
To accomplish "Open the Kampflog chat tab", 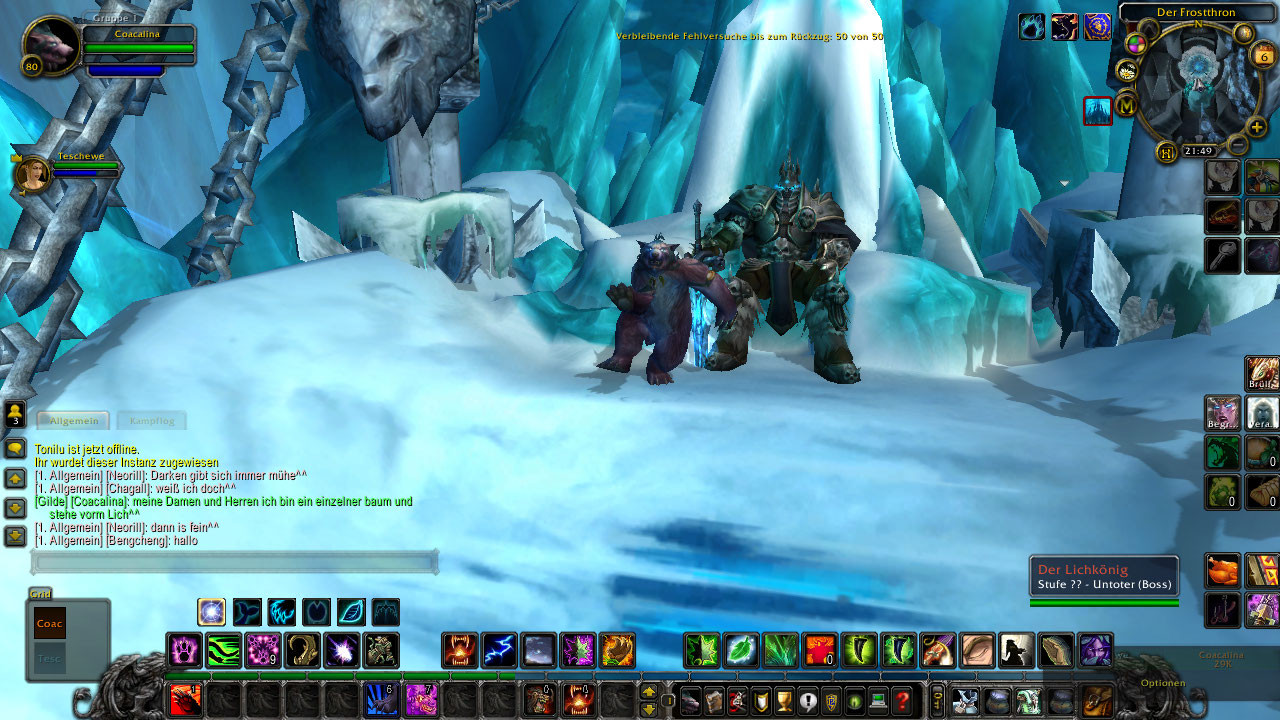I will (151, 421).
